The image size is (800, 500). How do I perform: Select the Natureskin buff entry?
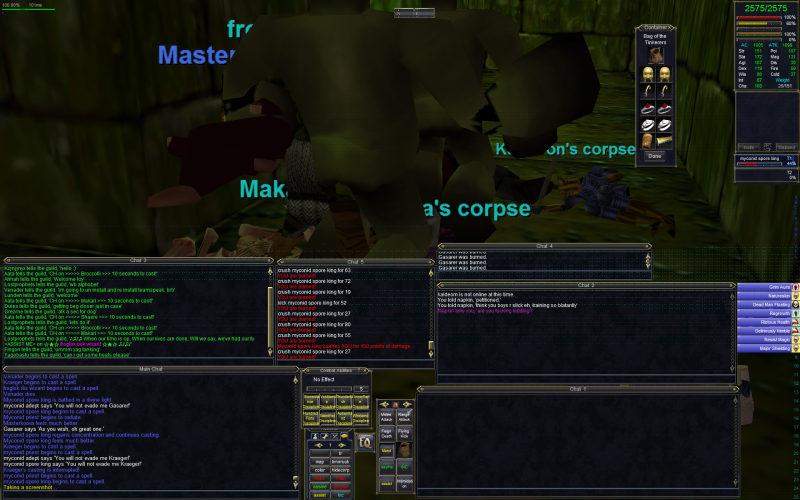[x=768, y=296]
